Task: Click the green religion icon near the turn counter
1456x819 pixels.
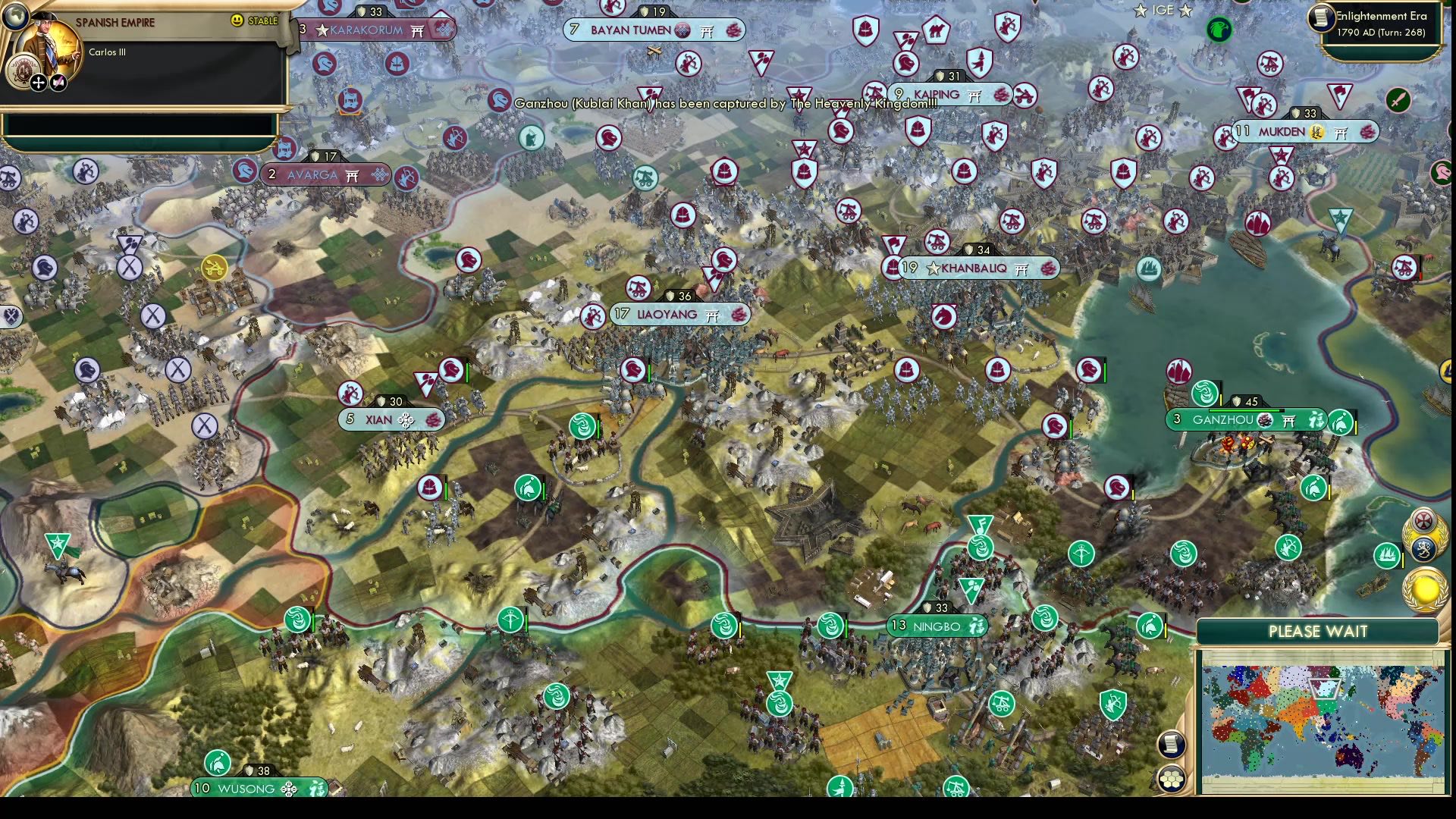Action: [1219, 30]
